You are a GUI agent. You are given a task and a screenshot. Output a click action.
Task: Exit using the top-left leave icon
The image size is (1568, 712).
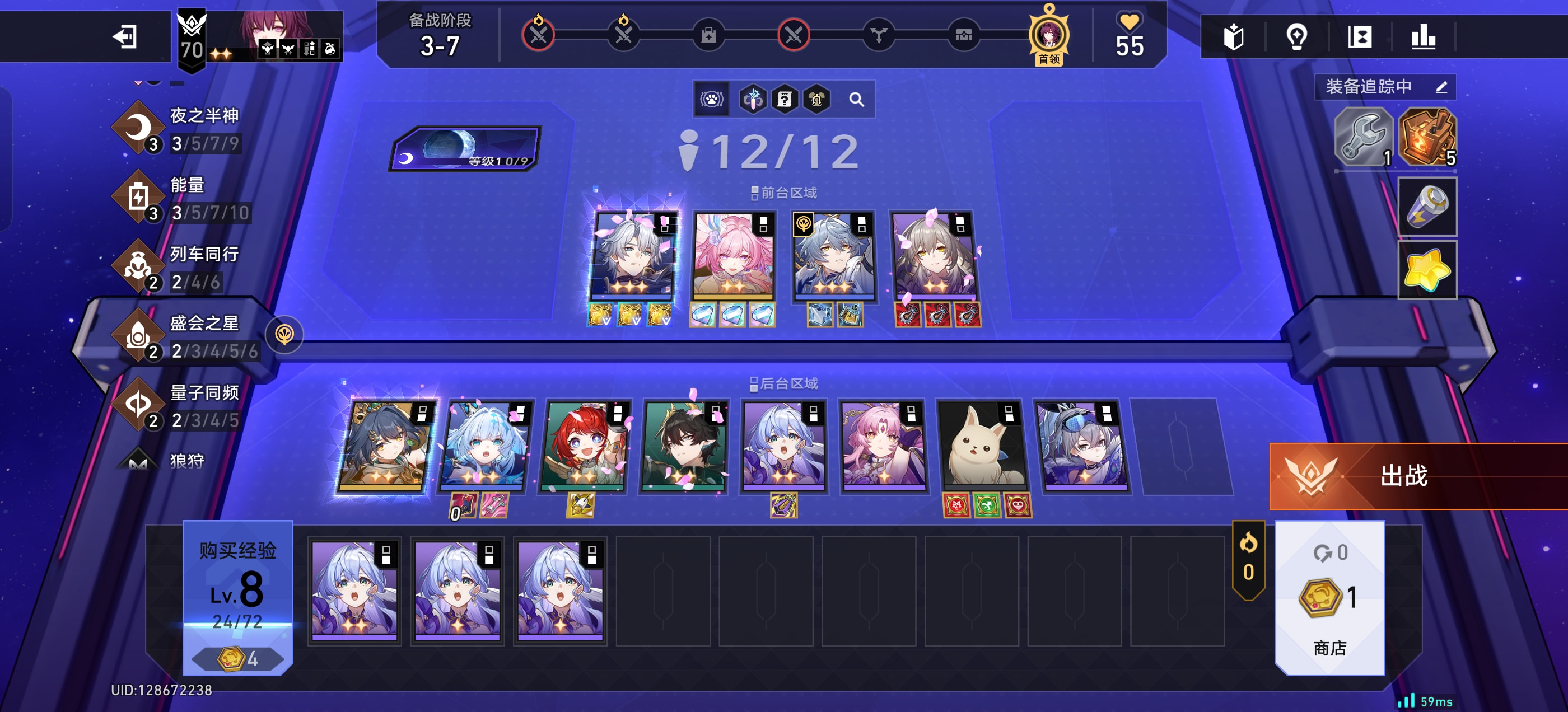coord(124,36)
